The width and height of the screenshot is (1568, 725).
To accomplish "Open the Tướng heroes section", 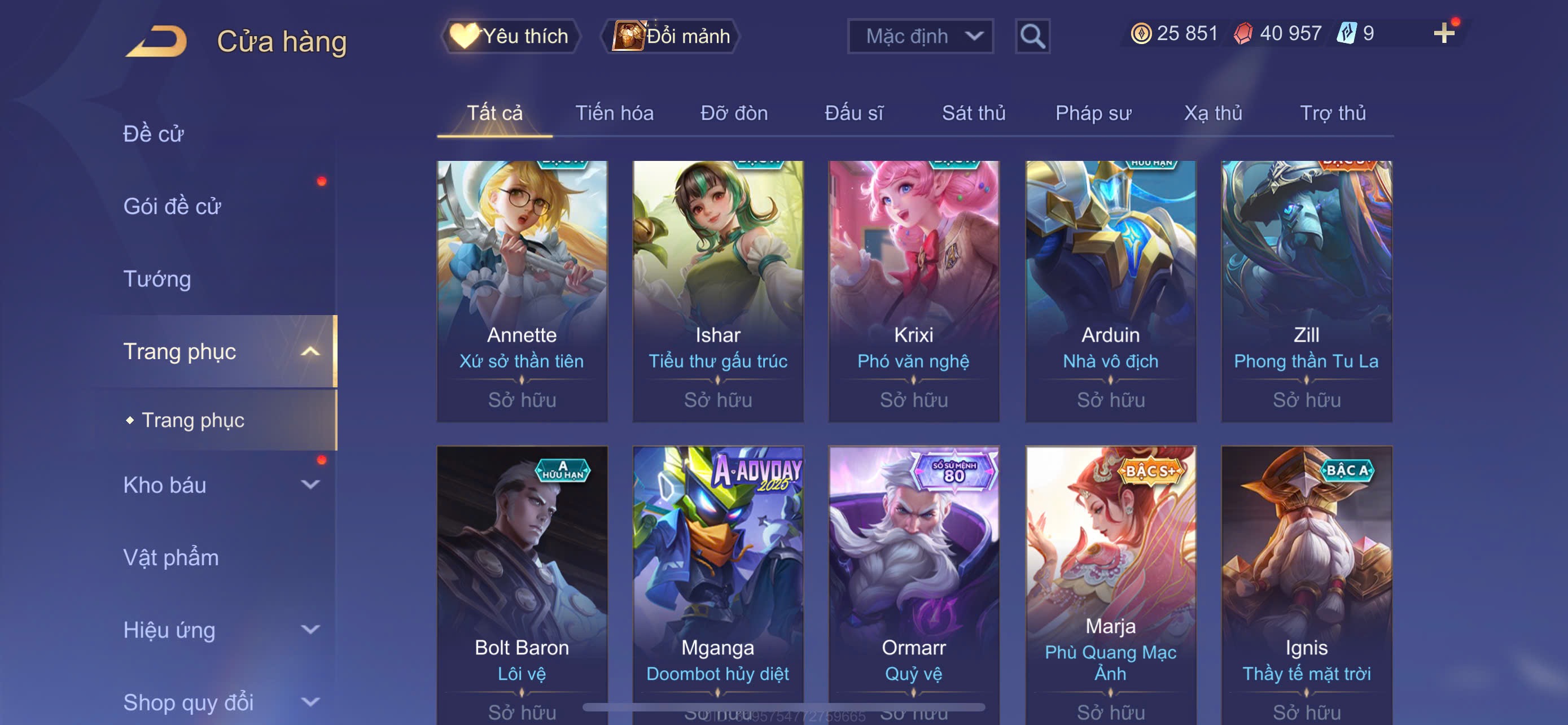I will pyautogui.click(x=157, y=279).
